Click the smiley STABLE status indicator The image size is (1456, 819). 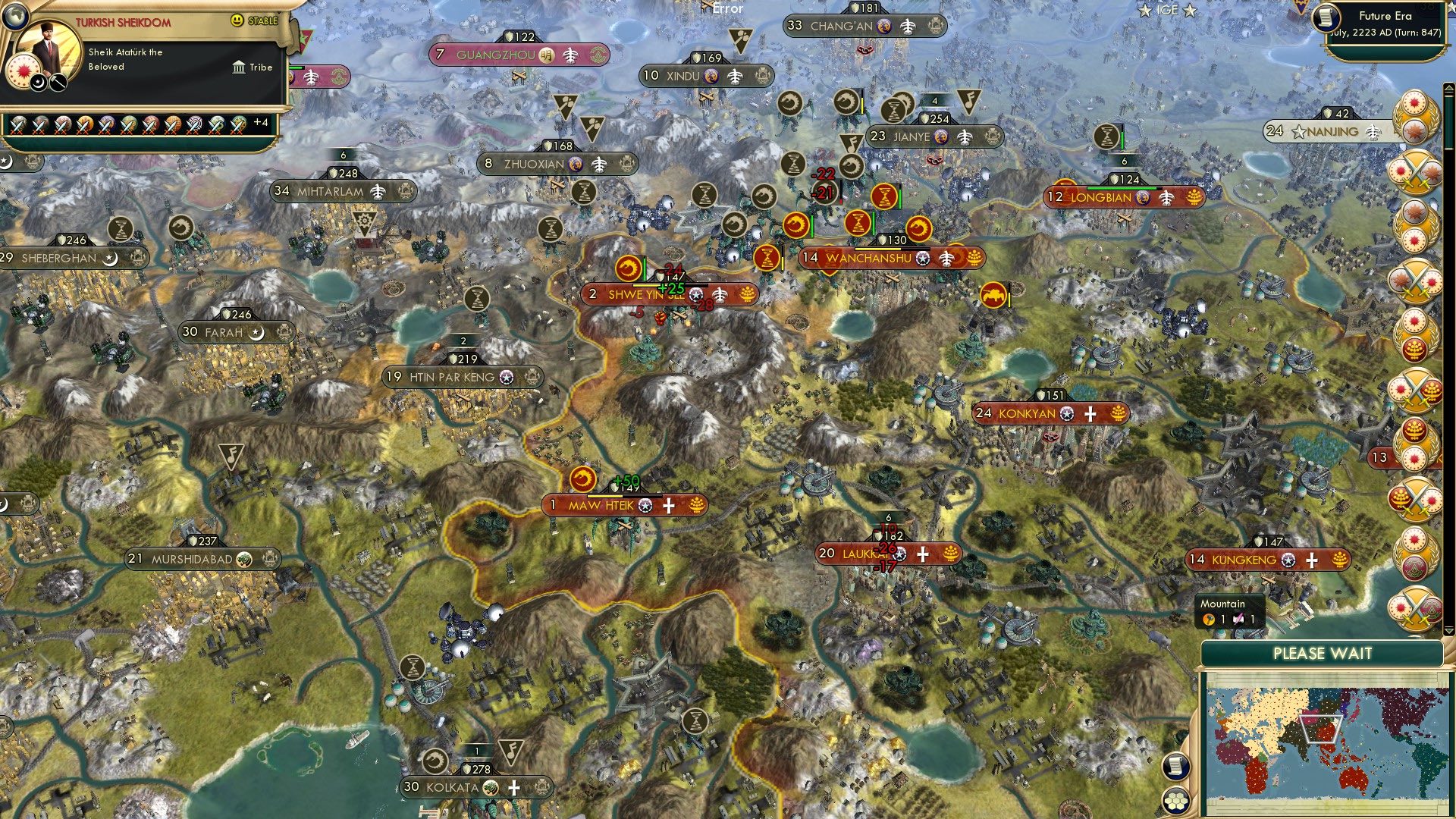[237, 21]
